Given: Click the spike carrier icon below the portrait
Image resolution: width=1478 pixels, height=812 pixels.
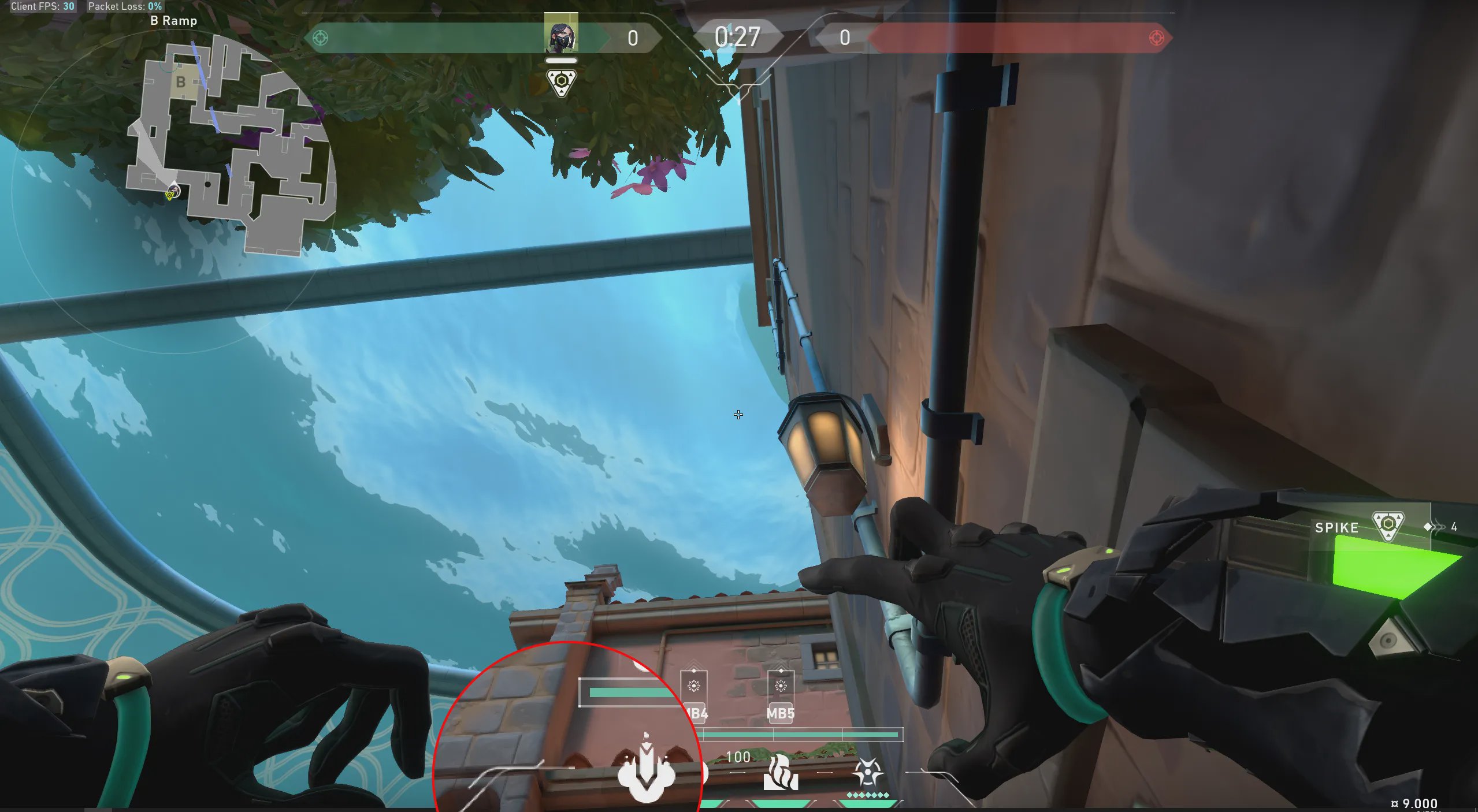Looking at the screenshot, I should 561,82.
